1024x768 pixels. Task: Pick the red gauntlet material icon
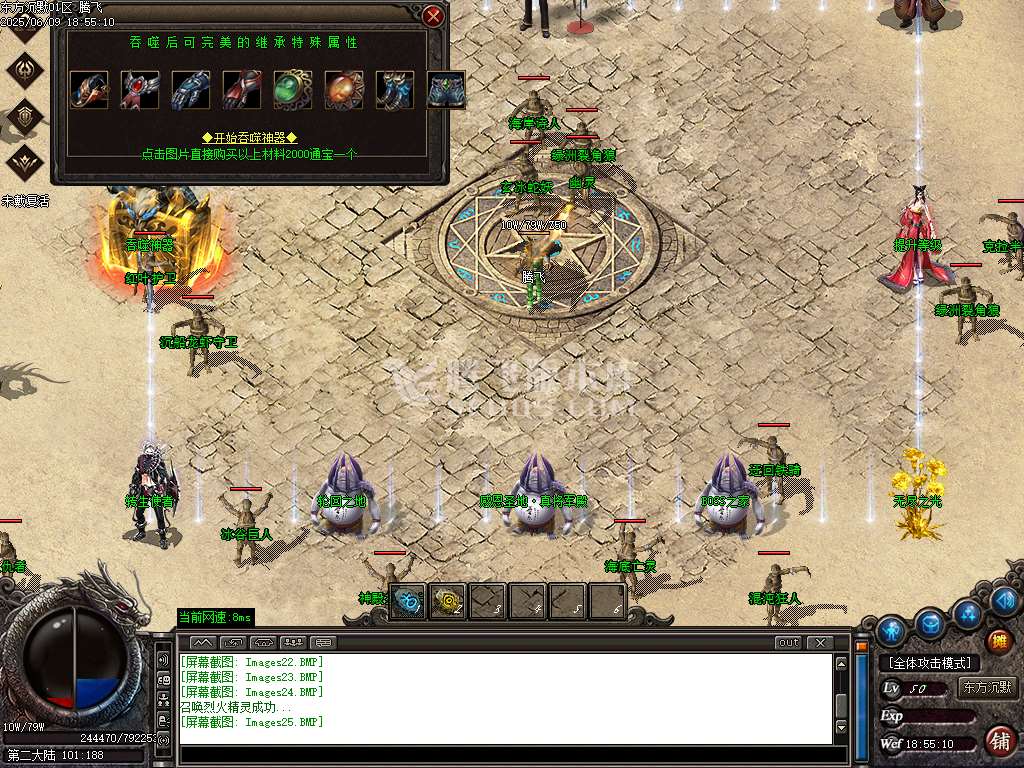[x=242, y=90]
